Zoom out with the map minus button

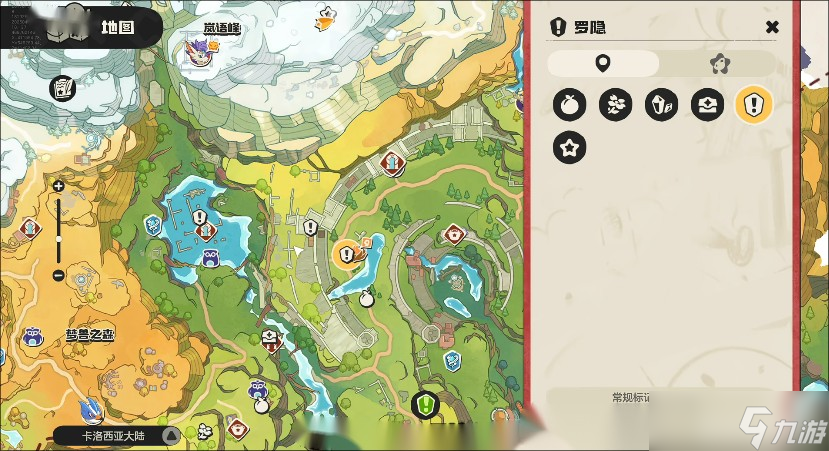[x=58, y=275]
